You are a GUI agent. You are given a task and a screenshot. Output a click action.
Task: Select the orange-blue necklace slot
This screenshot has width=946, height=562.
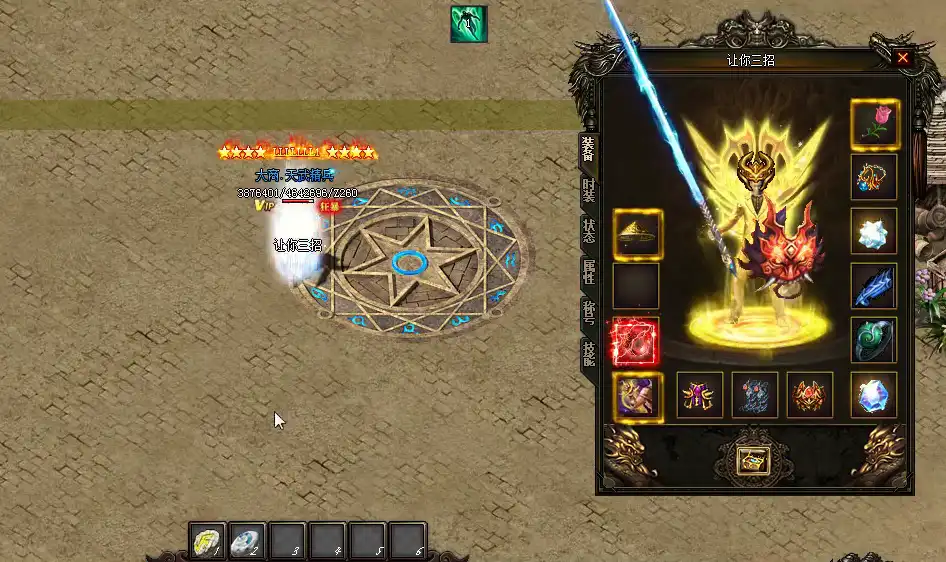pos(874,178)
